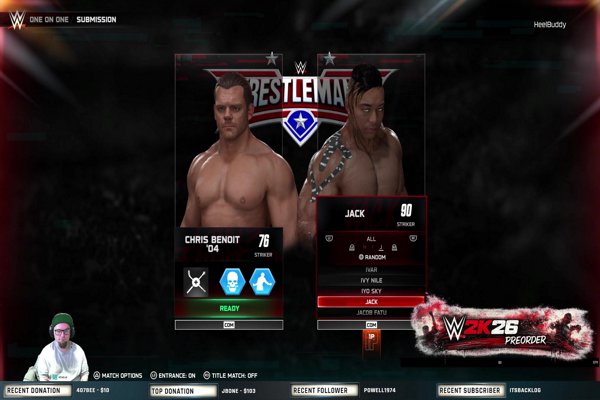Select the highlighted Jack entry
The image size is (600, 400).
tap(371, 301)
